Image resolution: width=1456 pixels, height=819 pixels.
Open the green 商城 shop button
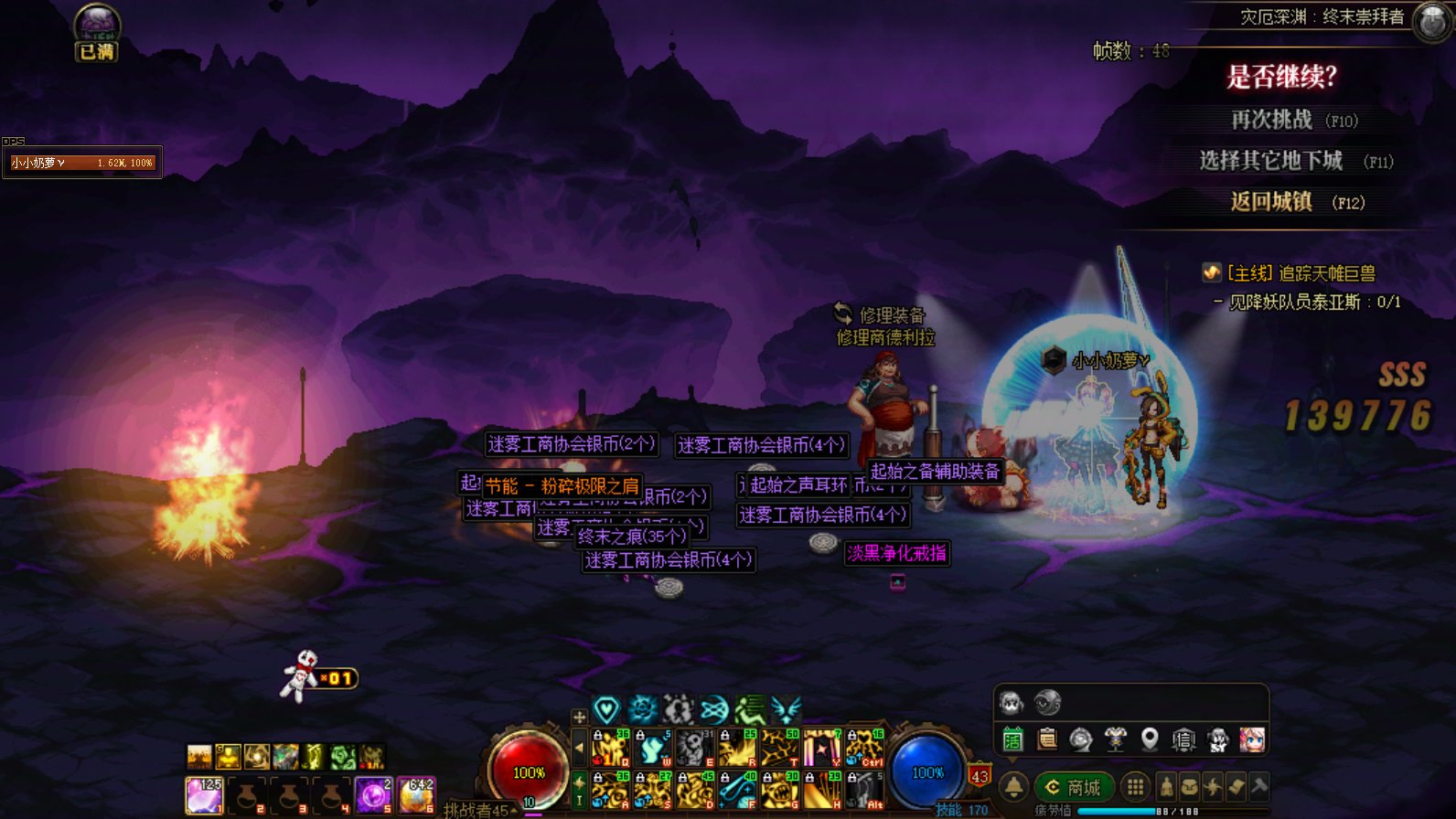[1075, 787]
